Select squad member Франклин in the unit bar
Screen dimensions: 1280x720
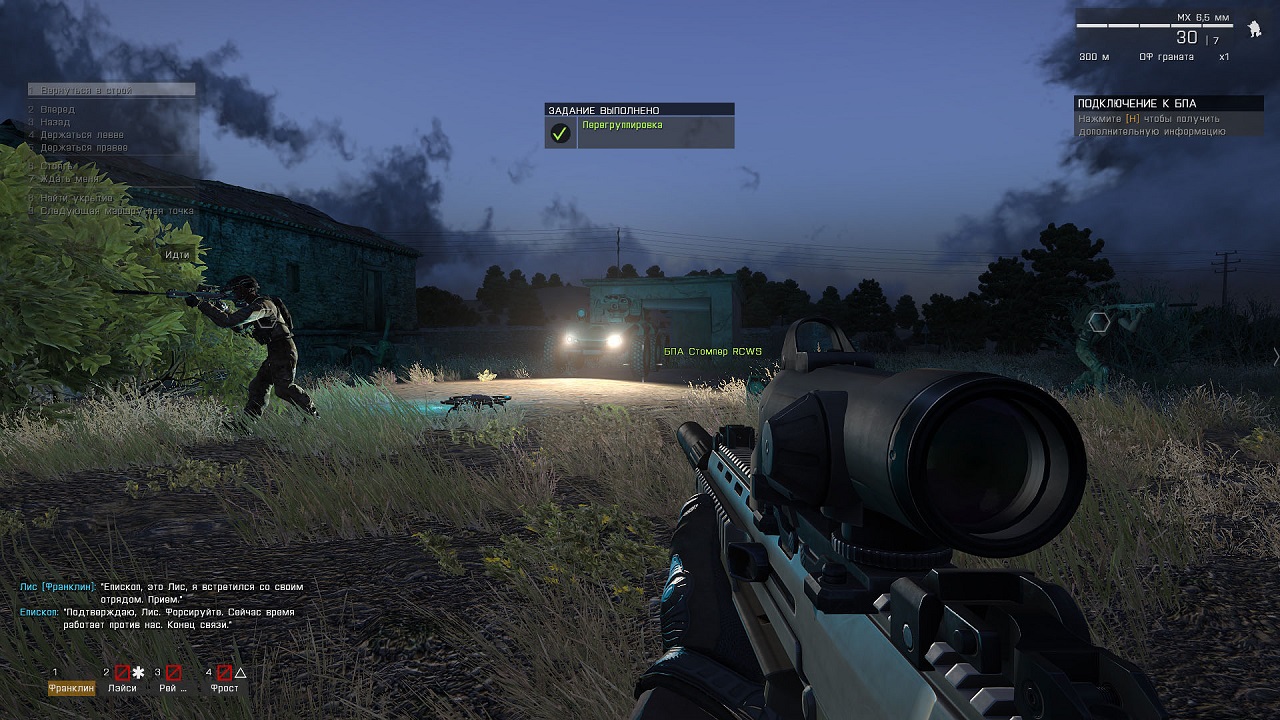pos(72,687)
